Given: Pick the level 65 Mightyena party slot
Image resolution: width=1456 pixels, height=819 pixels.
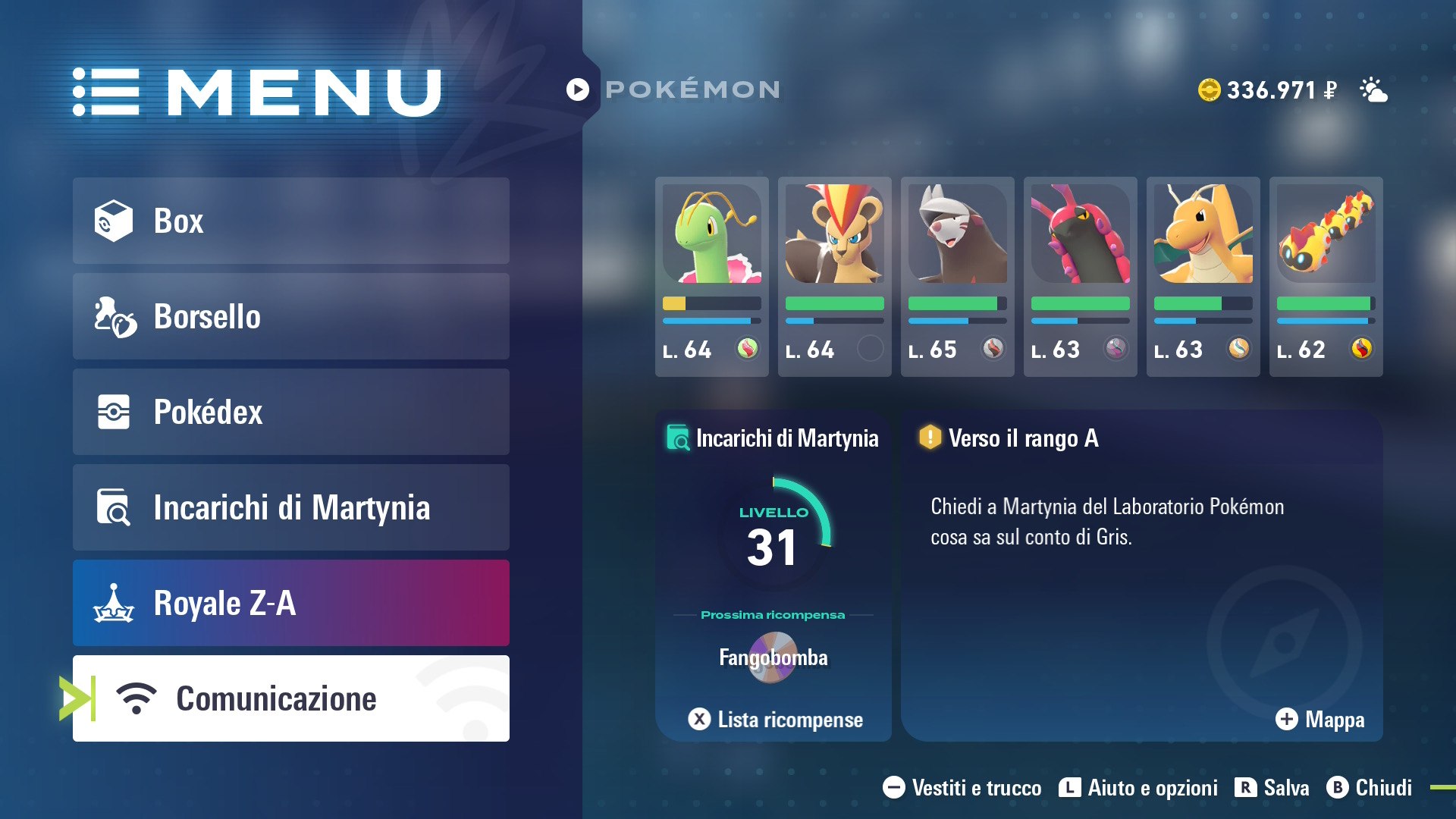Looking at the screenshot, I should click(957, 276).
